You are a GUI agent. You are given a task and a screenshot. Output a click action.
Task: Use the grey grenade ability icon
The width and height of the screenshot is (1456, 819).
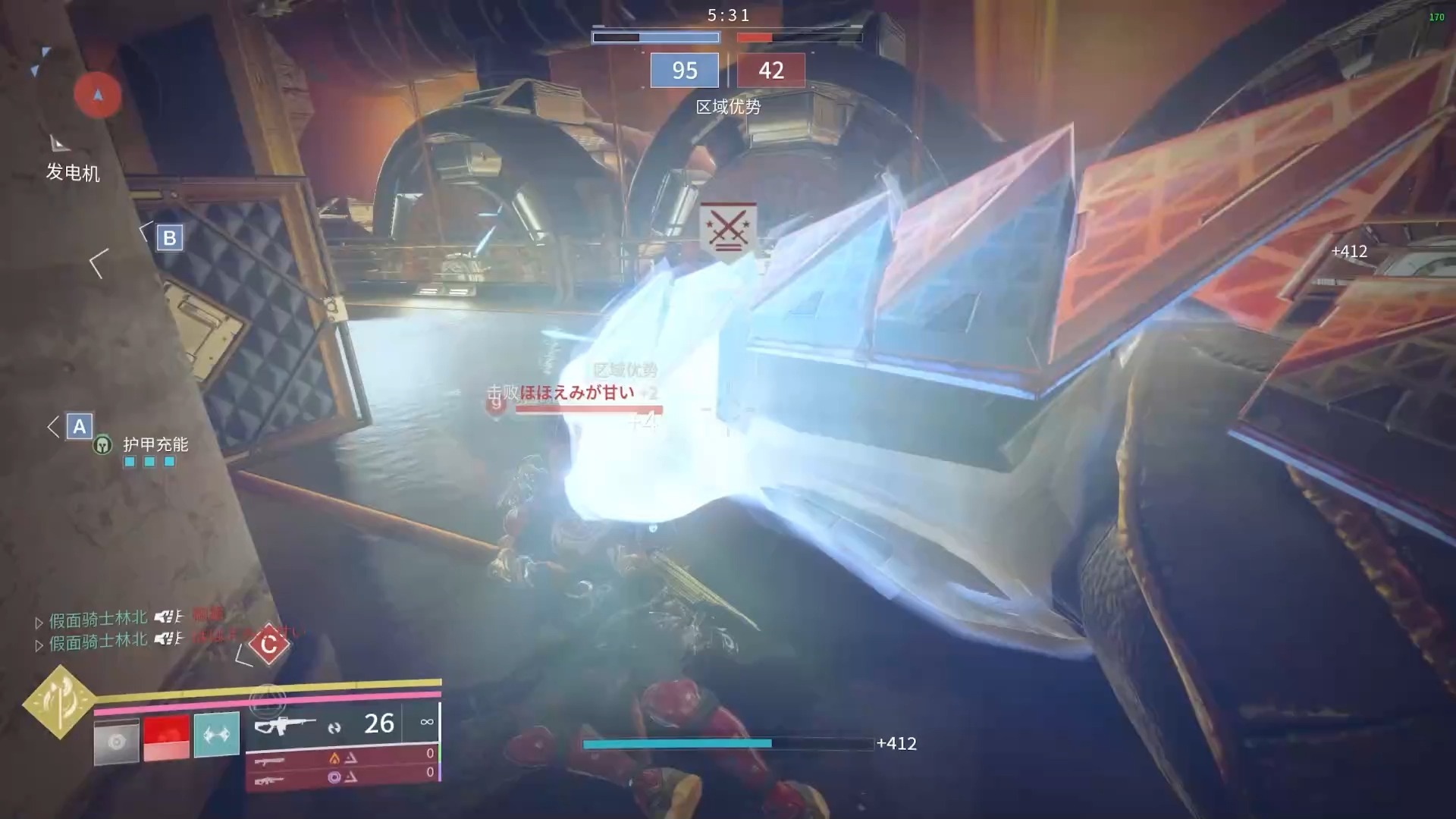116,741
